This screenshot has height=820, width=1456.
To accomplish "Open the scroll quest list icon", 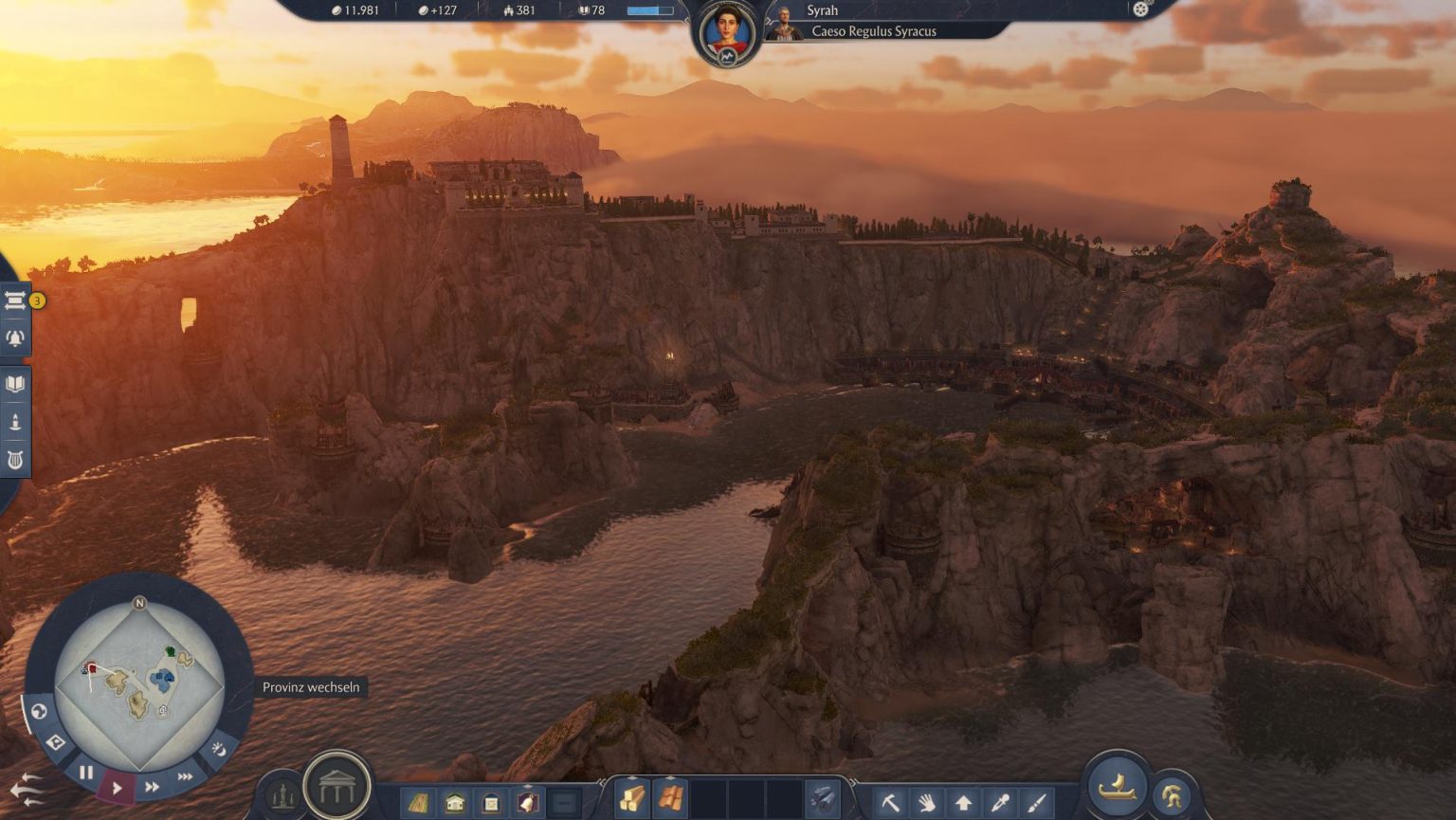I will (x=15, y=301).
